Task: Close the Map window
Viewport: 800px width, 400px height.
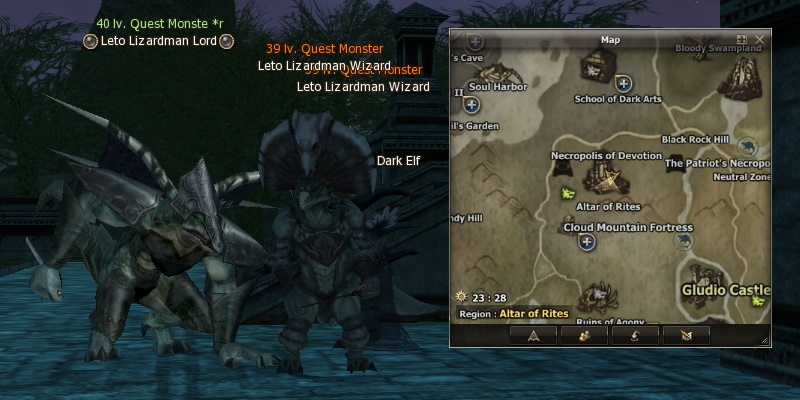Action: click(760, 40)
